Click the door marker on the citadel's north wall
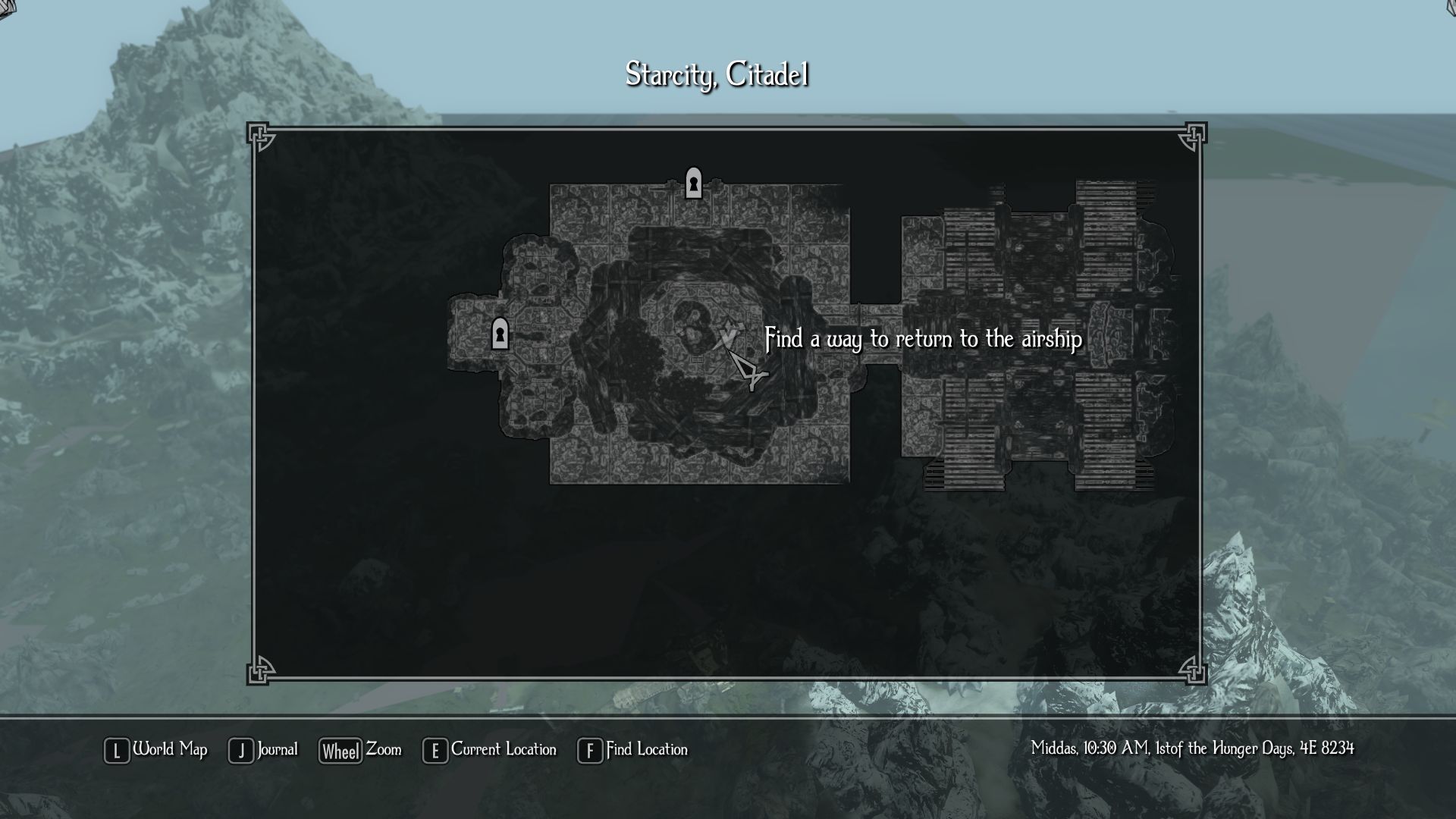This screenshot has width=1456, height=819. 693,183
